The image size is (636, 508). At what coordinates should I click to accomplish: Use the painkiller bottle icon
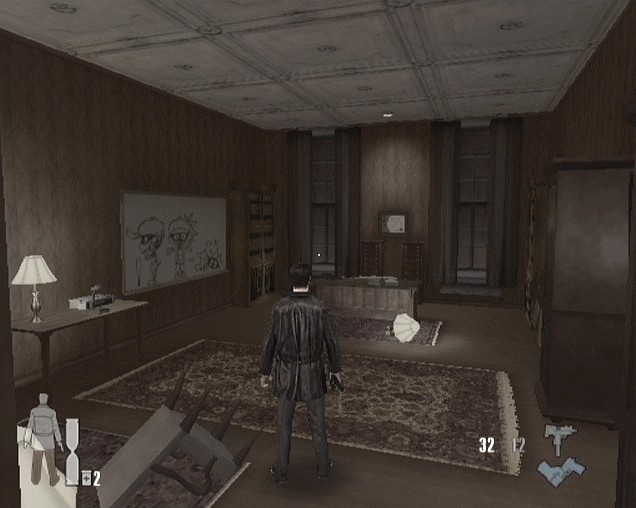86,478
